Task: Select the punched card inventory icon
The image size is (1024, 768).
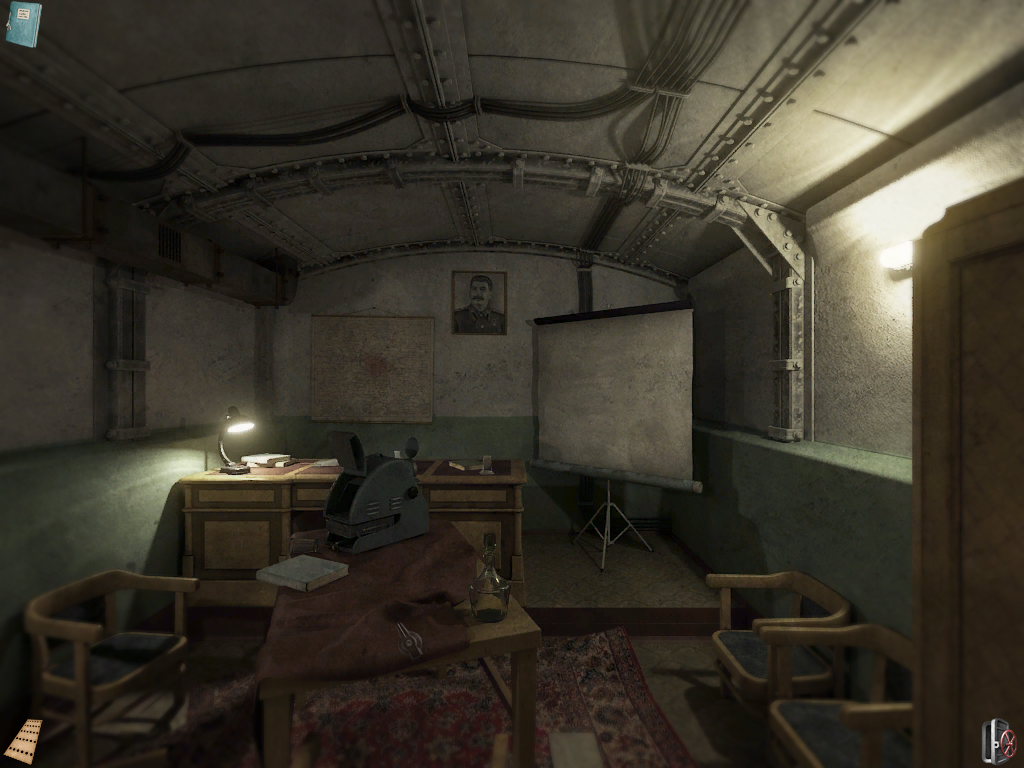Action: pyautogui.click(x=23, y=741)
